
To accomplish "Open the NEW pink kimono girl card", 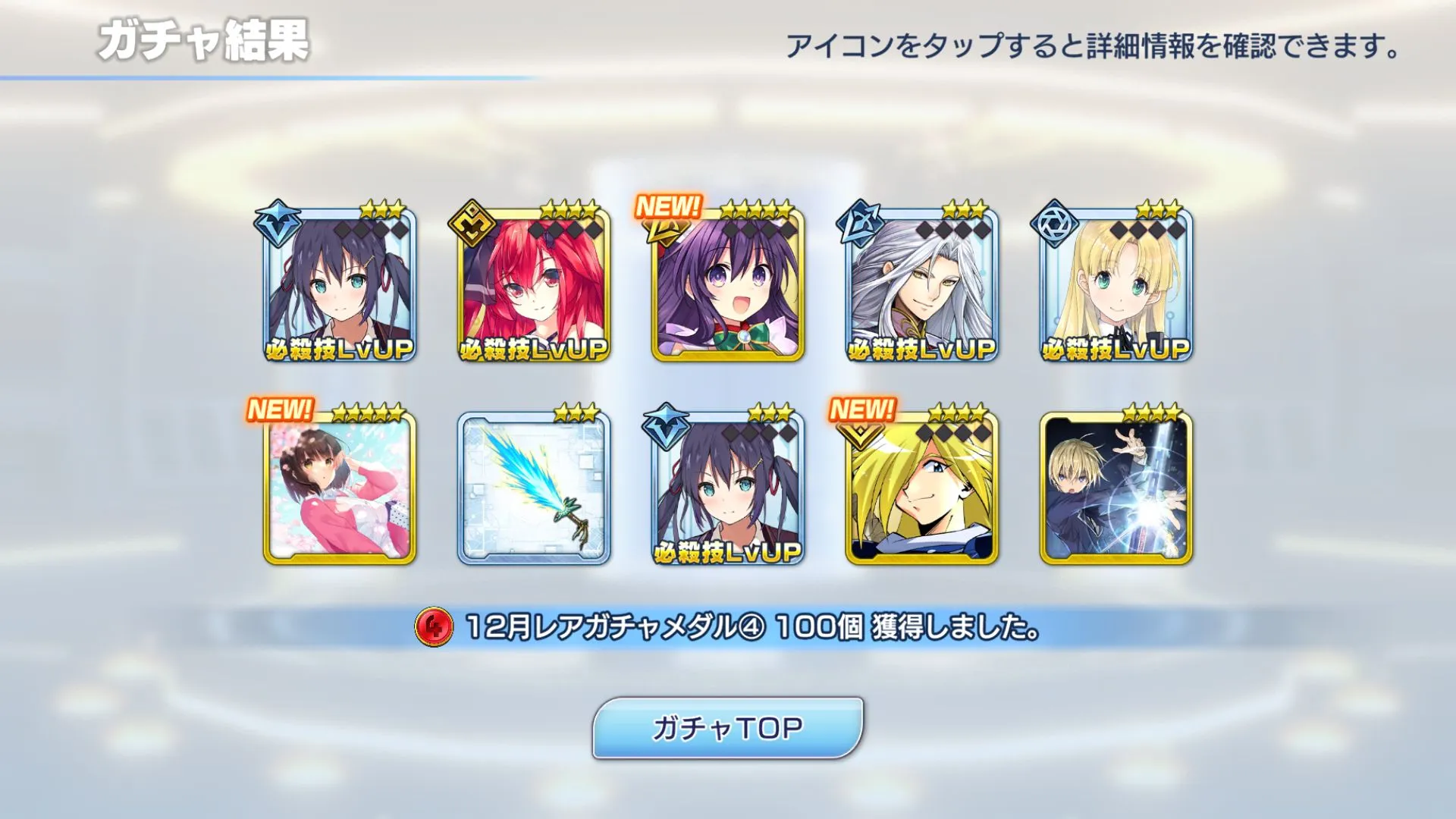I will (340, 488).
